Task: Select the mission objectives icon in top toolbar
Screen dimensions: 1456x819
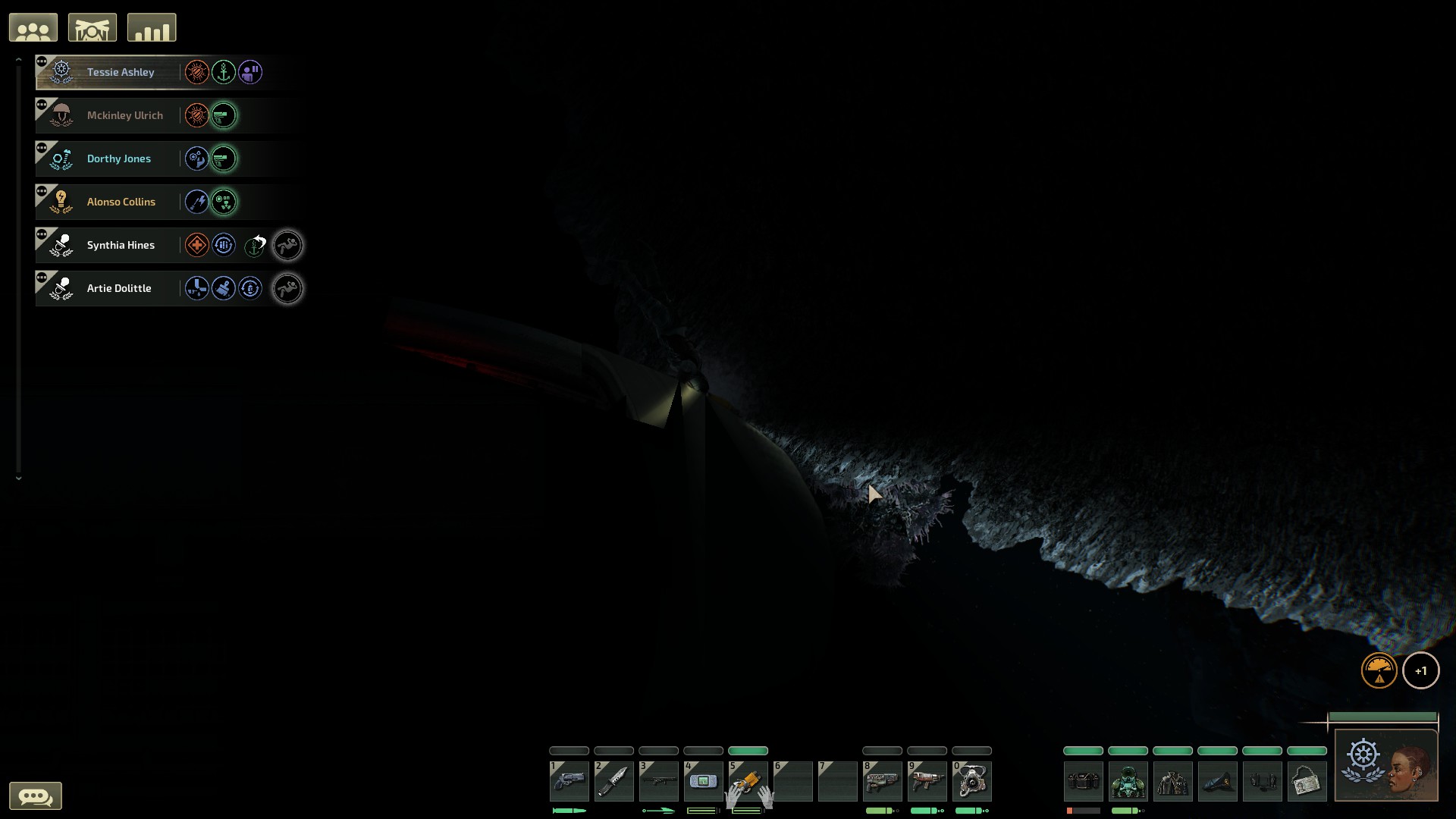Action: (x=92, y=27)
